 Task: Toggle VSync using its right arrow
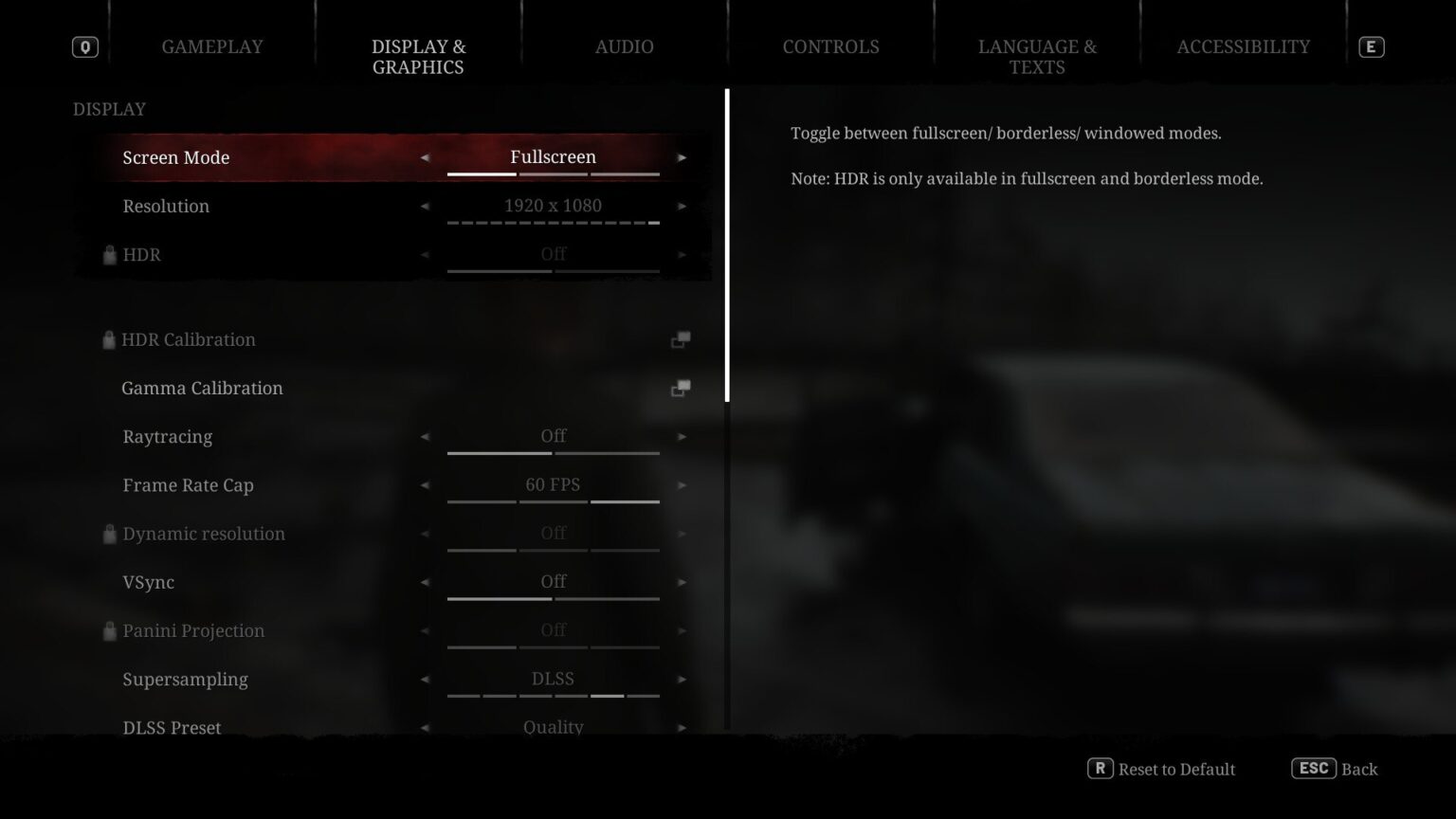click(x=682, y=582)
